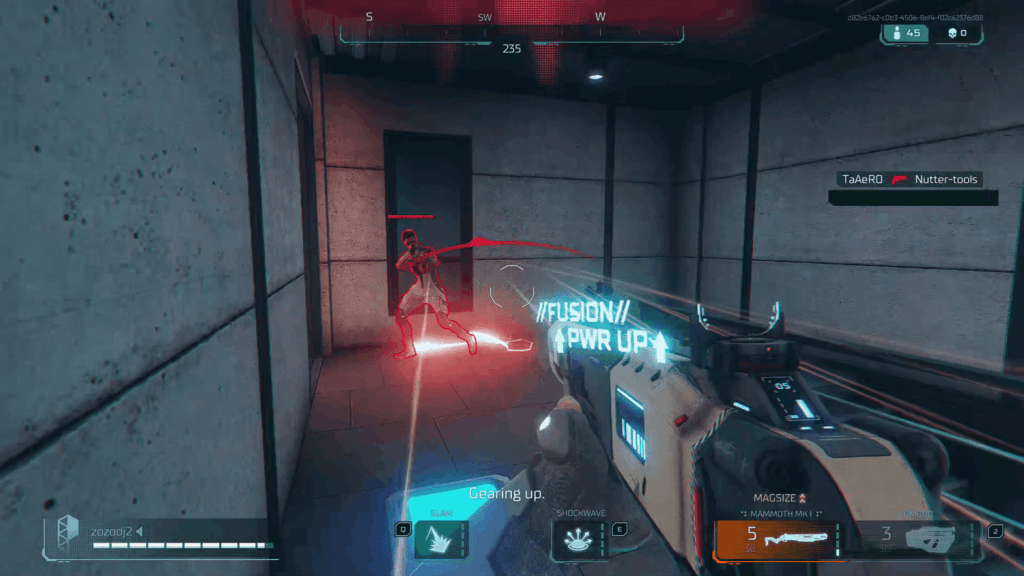Click the compass heading bar
Image resolution: width=1024 pixels, height=576 pixels.
511,33
